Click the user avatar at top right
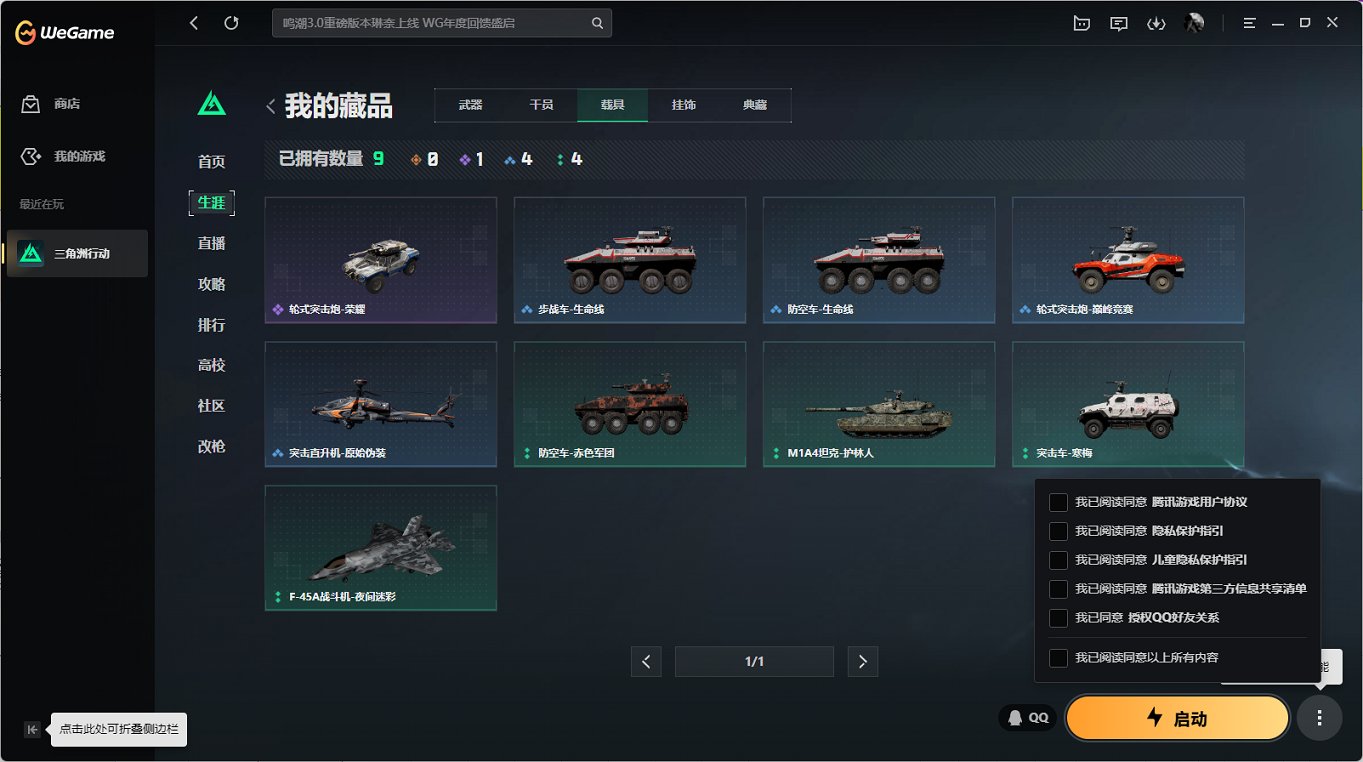The image size is (1363, 762). (x=1194, y=22)
